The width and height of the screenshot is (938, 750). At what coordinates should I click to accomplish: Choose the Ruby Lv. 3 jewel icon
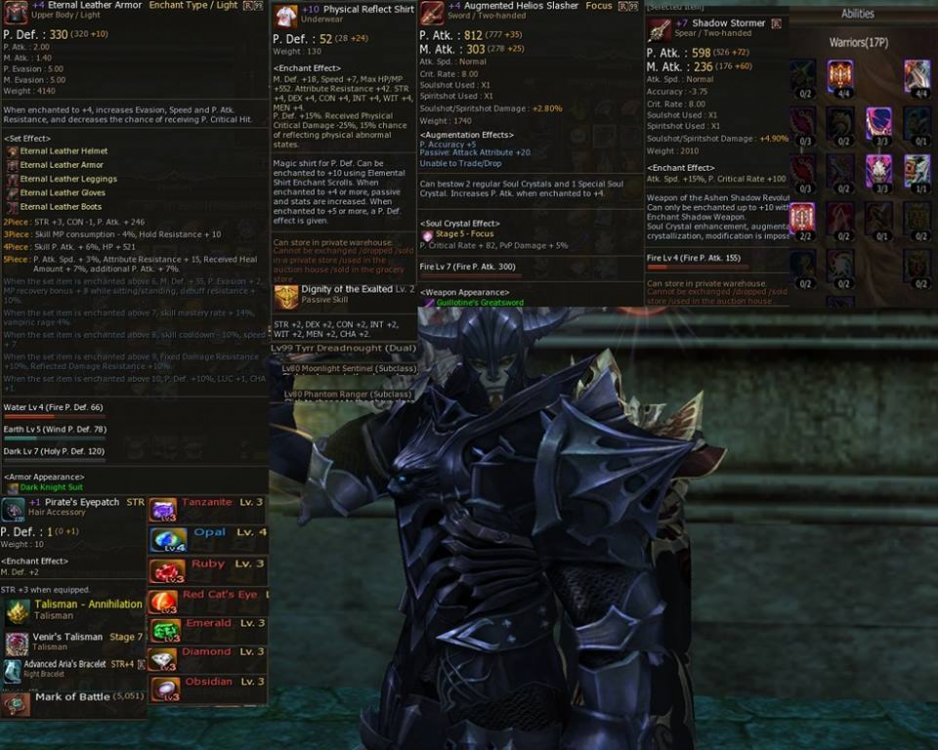coord(163,571)
